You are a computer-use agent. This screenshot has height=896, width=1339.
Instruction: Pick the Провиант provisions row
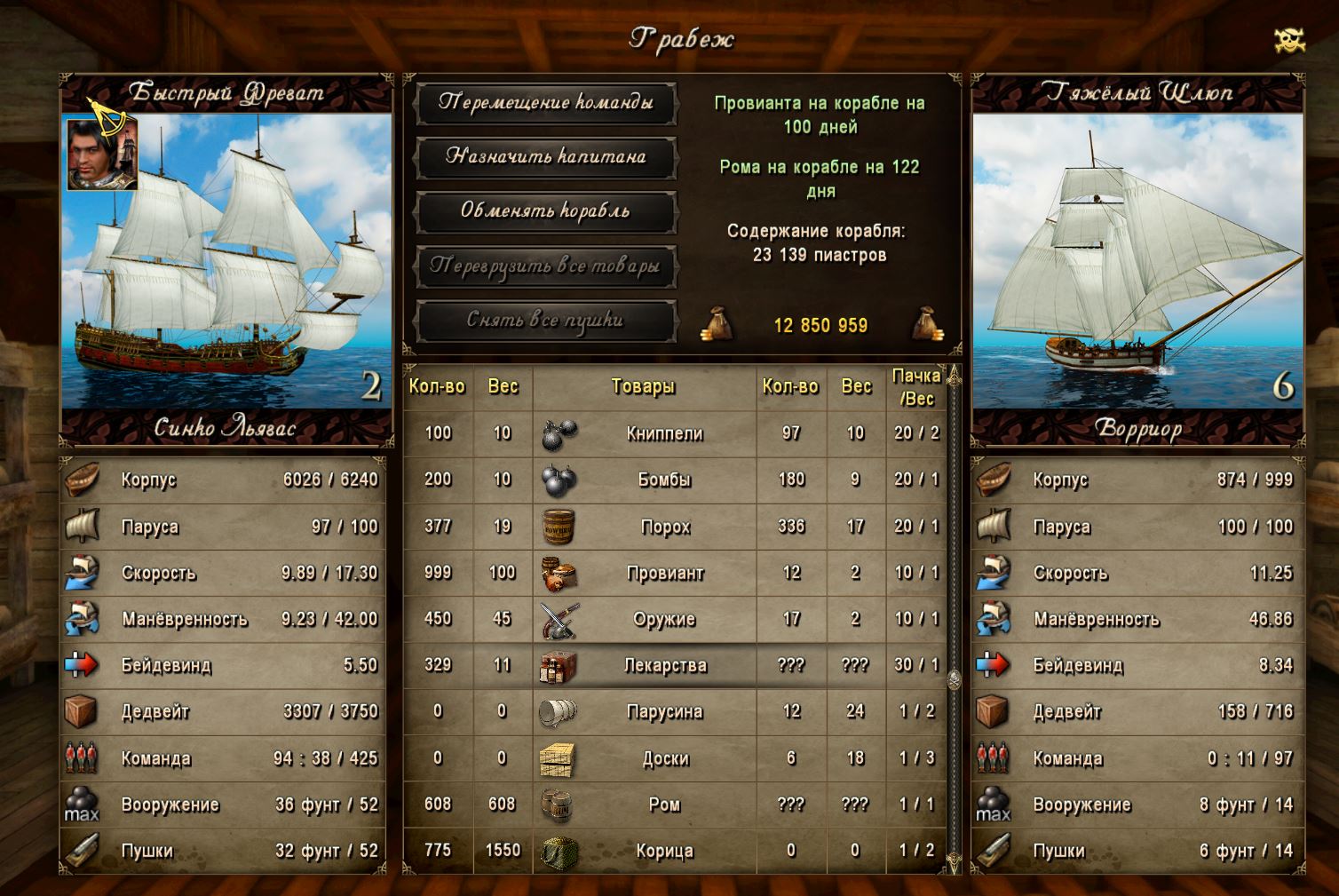pos(664,573)
